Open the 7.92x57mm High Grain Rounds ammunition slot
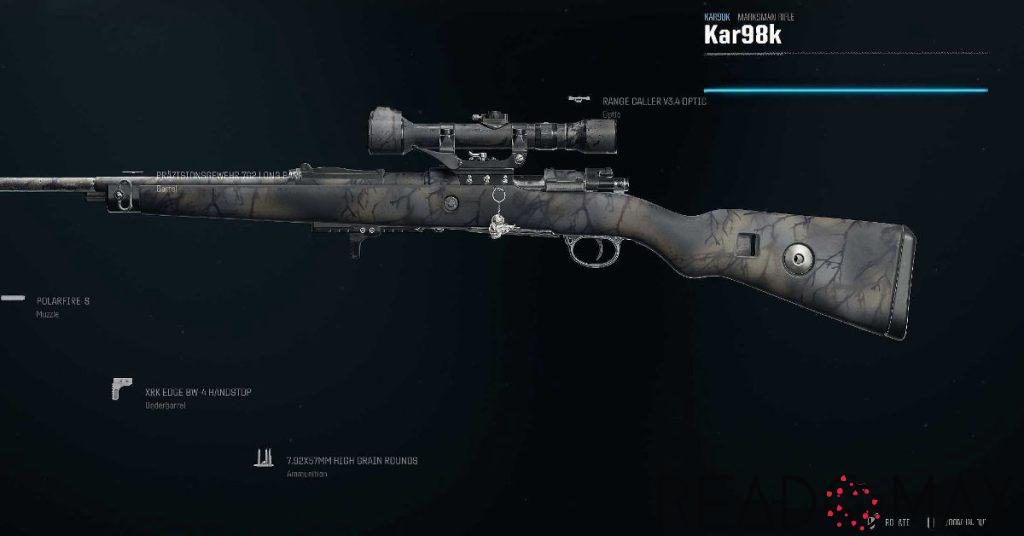 tap(350, 461)
